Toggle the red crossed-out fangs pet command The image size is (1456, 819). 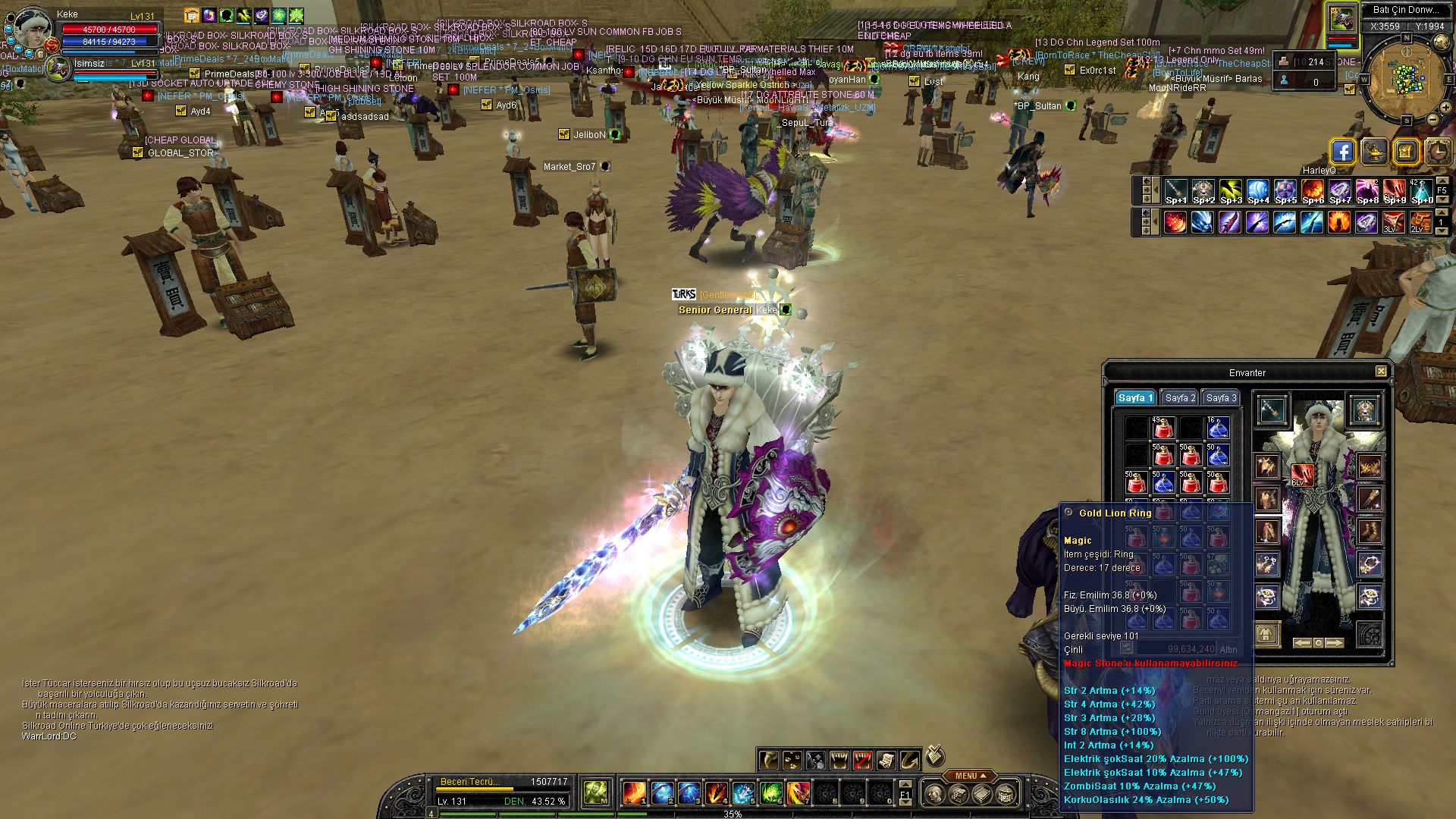pyautogui.click(x=863, y=760)
